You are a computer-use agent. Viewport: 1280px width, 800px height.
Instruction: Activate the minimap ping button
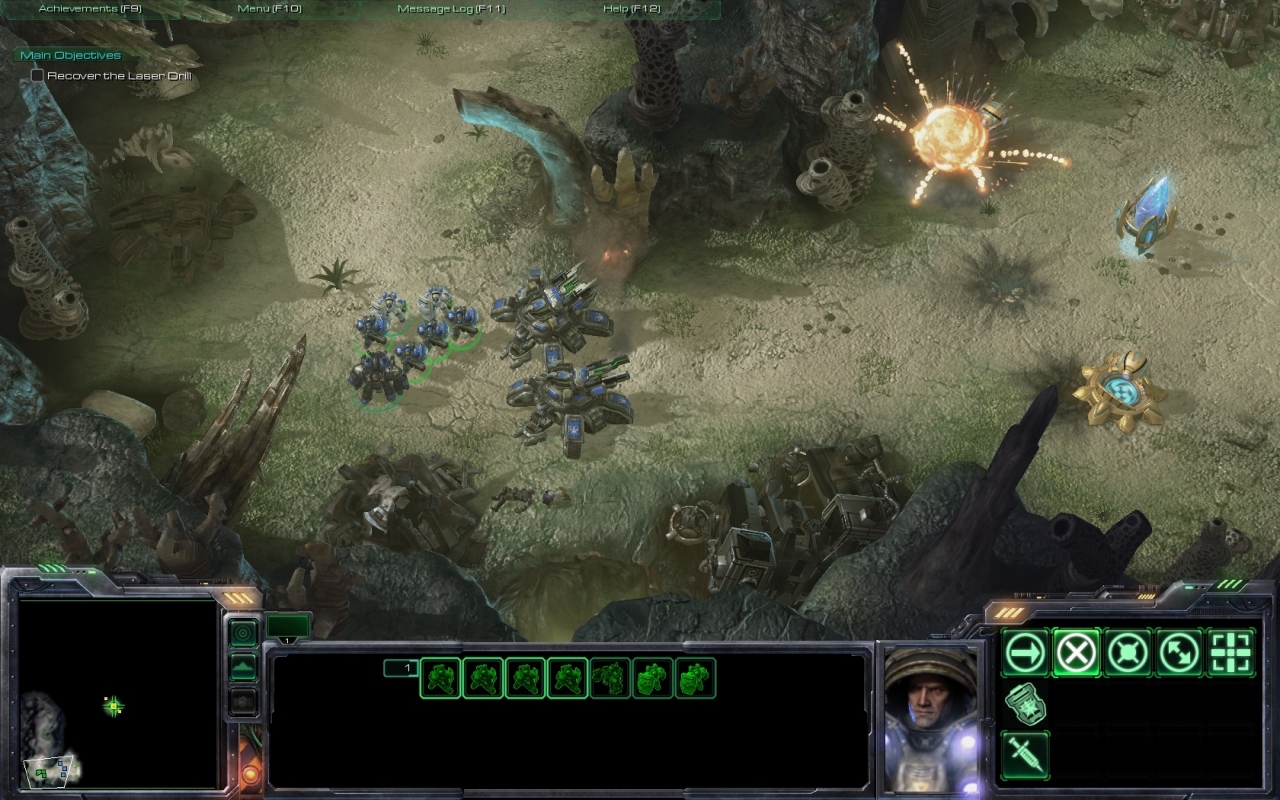click(x=243, y=633)
